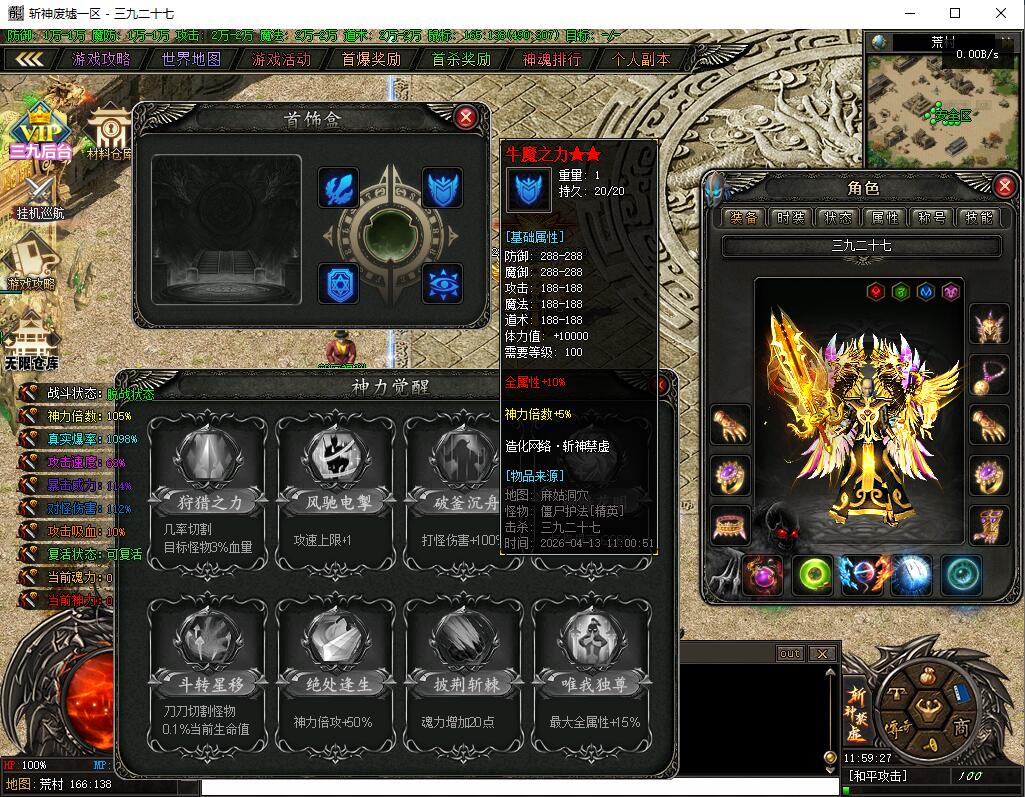Viewport: 1025px width, 797px height.
Task: Close the 角色 character panel
Action: [1005, 186]
